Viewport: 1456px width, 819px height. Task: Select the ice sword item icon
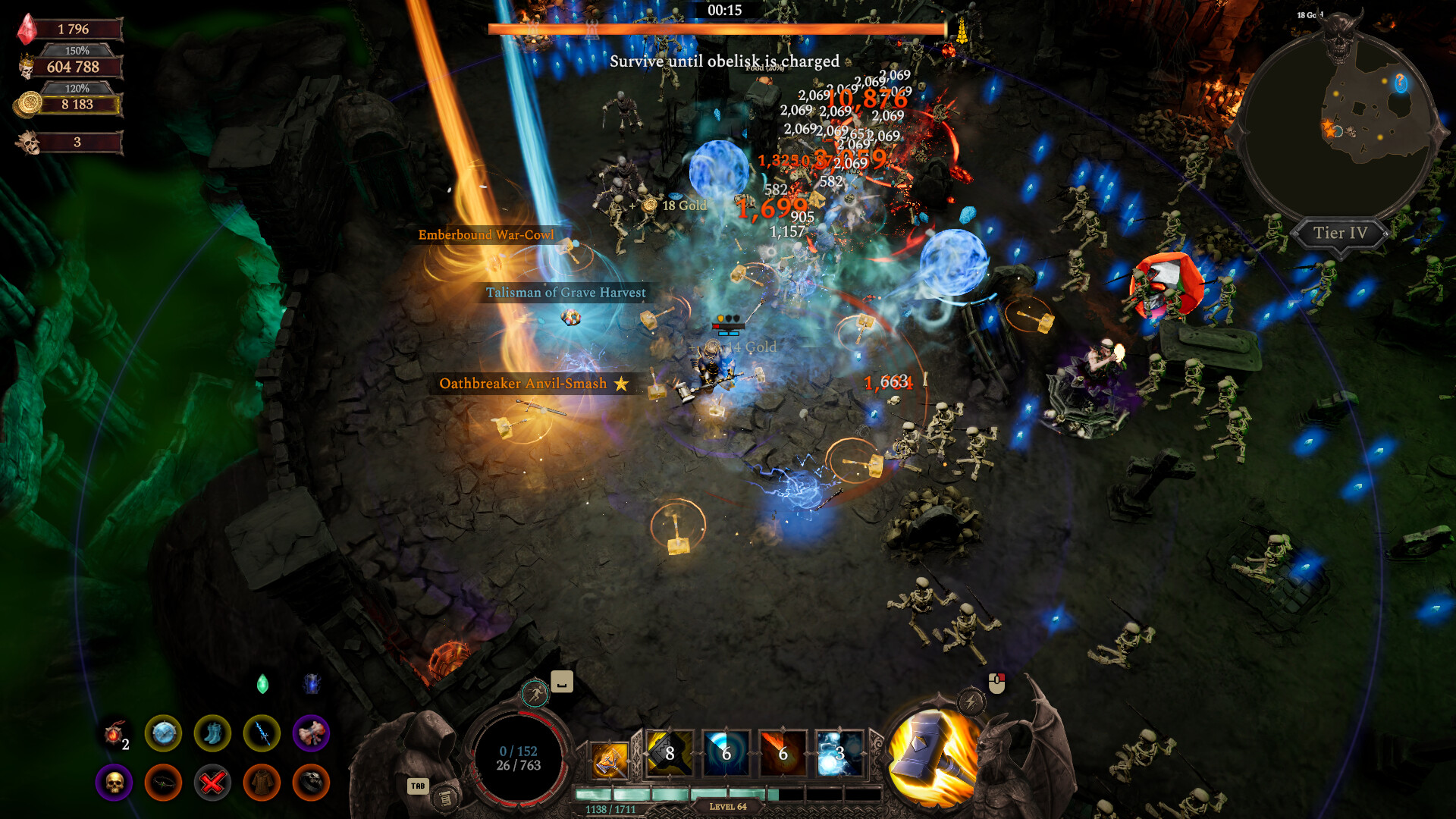[264, 732]
